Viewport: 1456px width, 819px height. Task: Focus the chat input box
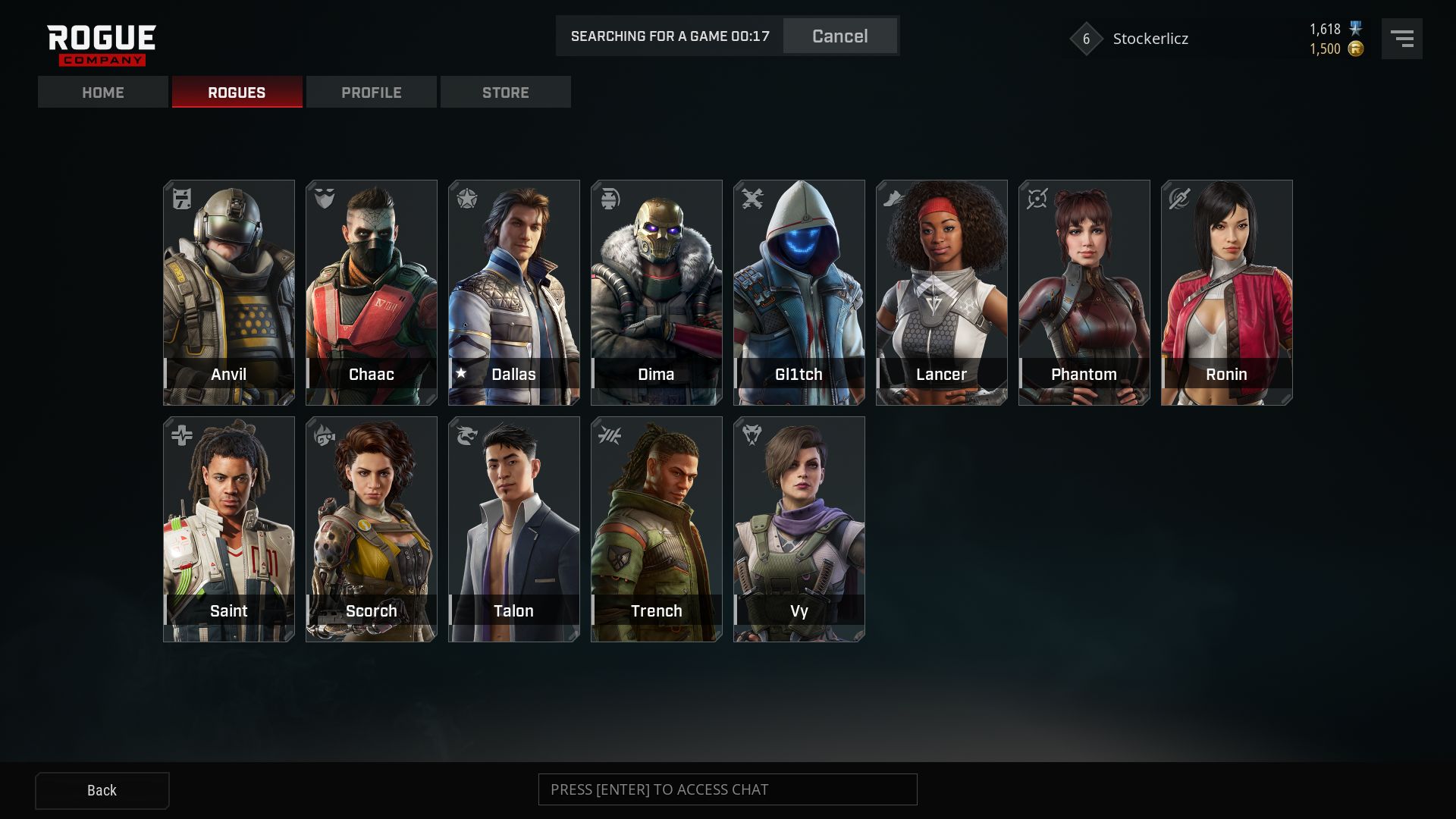[x=727, y=789]
